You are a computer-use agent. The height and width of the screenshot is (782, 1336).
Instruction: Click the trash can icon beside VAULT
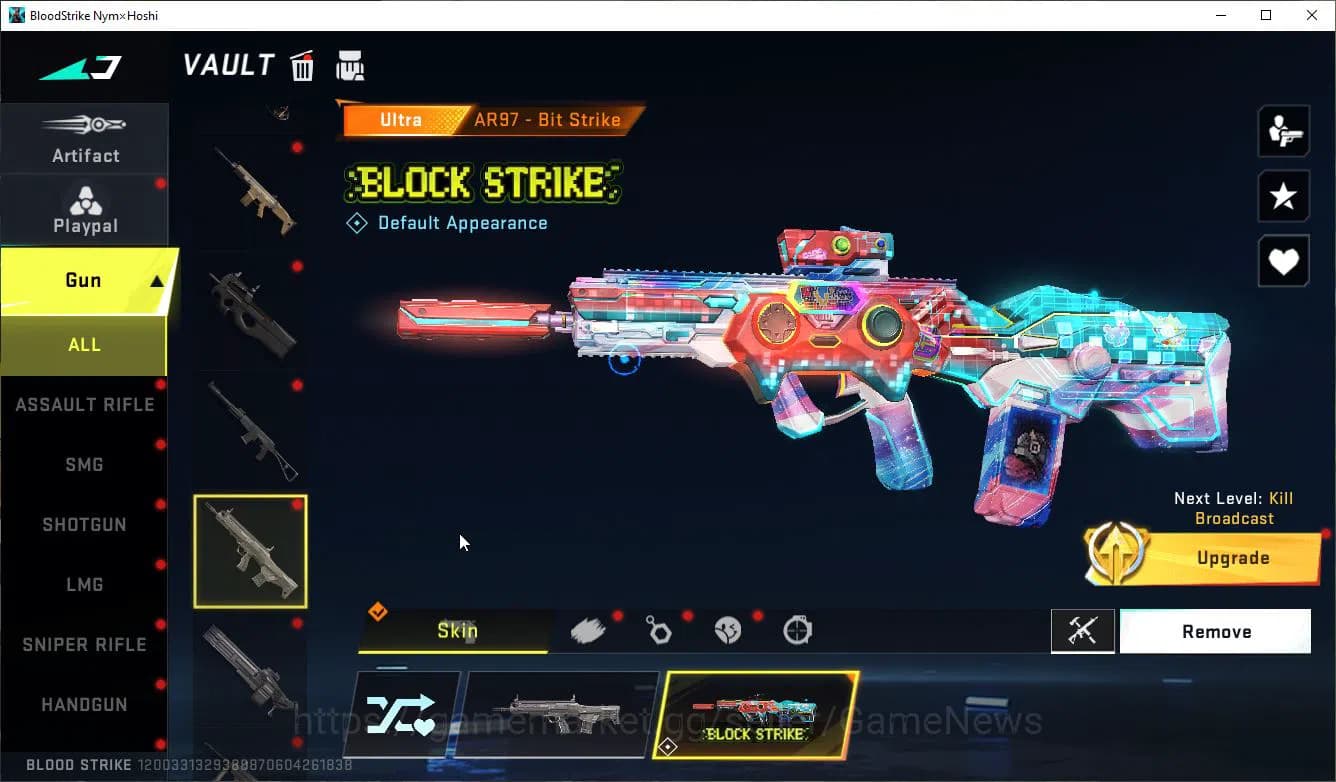[x=302, y=64]
